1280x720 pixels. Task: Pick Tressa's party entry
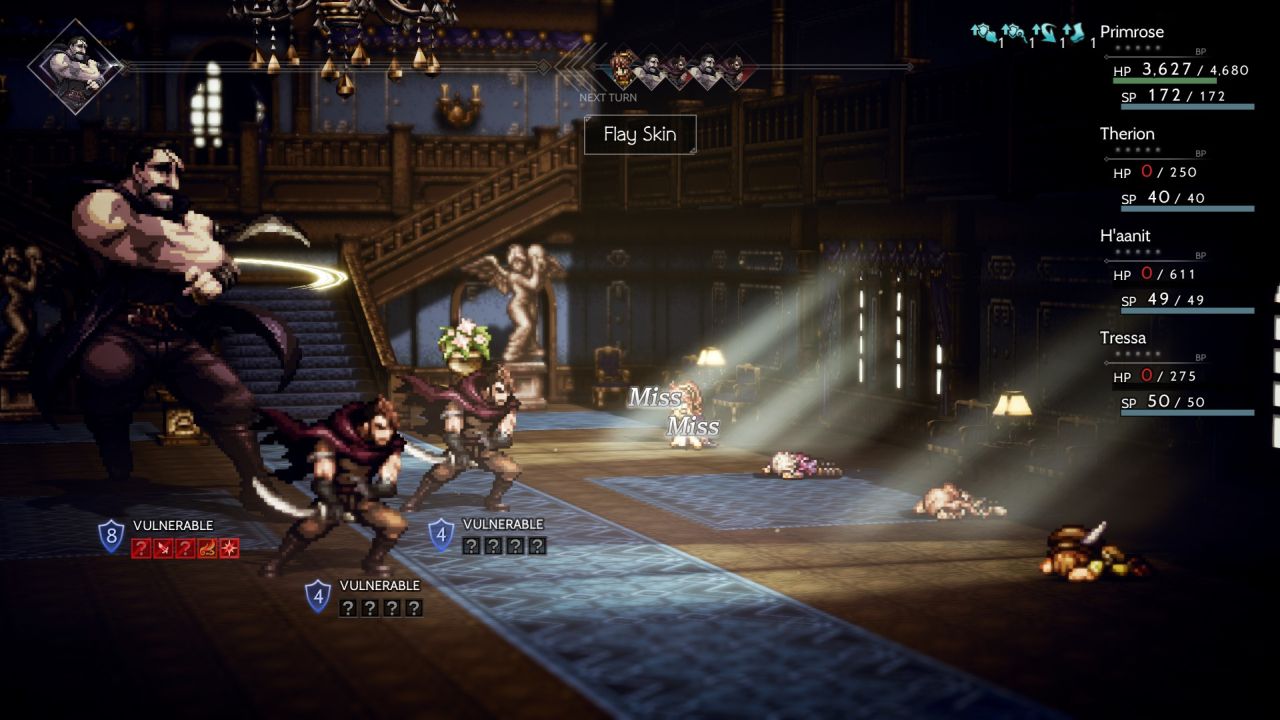click(x=1123, y=338)
